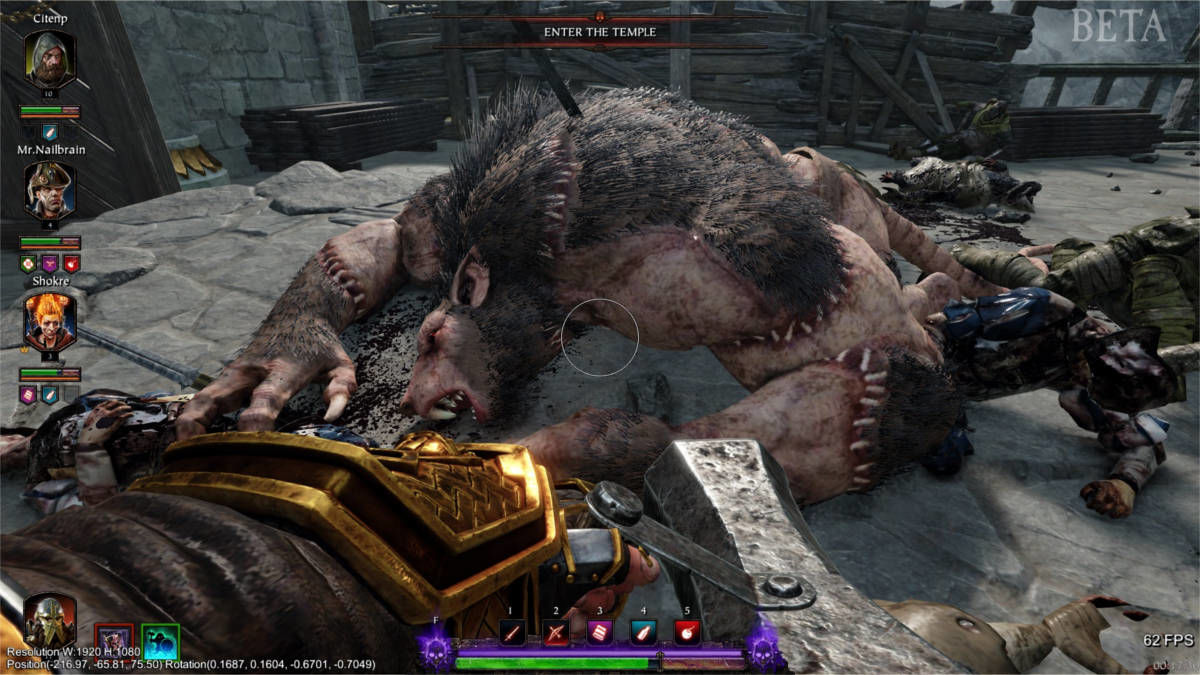Click the Enter the Temple objective

(599, 32)
